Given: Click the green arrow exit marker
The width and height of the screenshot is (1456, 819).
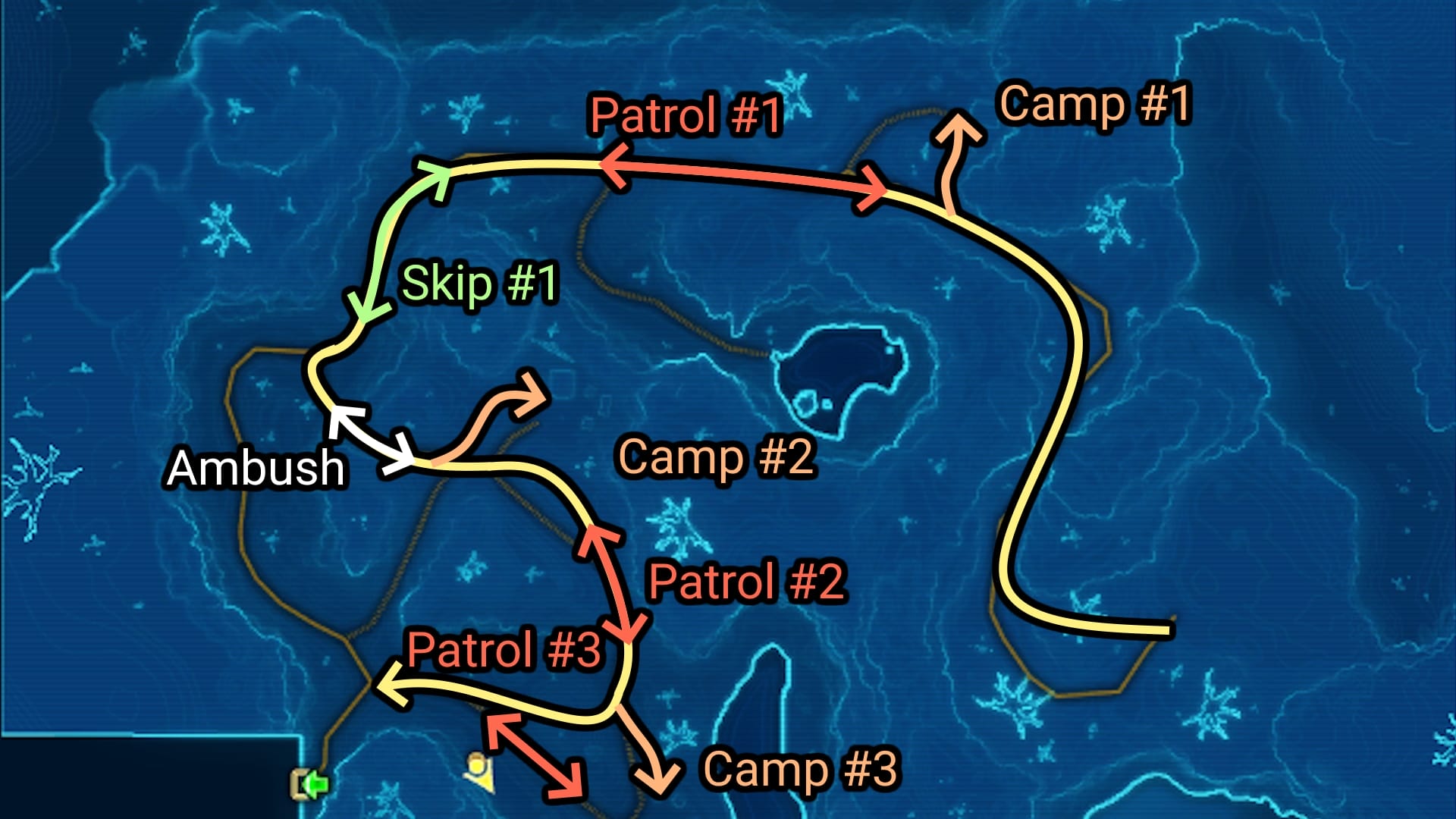Looking at the screenshot, I should click(x=311, y=784).
